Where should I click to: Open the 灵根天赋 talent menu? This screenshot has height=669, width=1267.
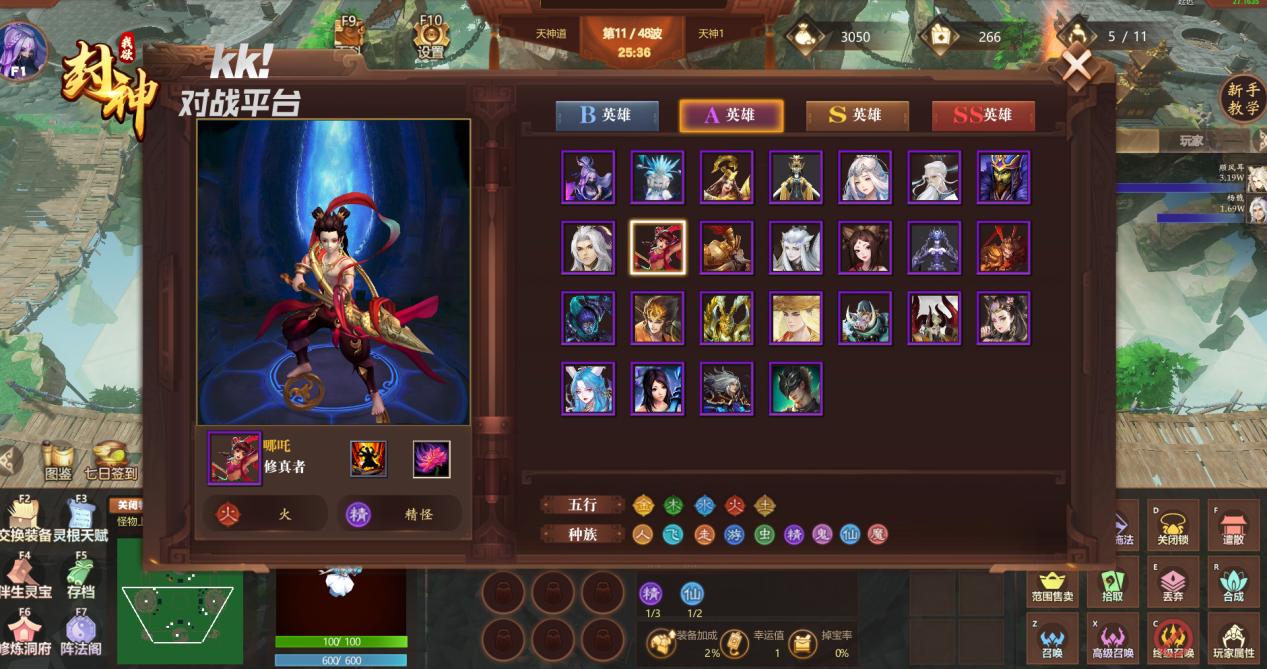[x=80, y=523]
